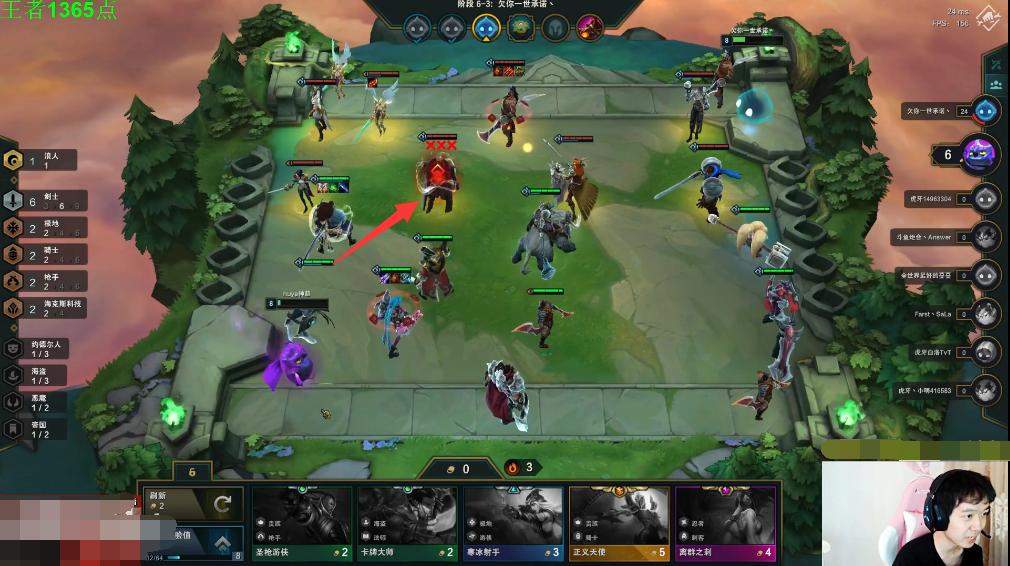Open player 虎牙白洛TvT's board
Viewport: 1010px width, 566px height.
coord(986,352)
